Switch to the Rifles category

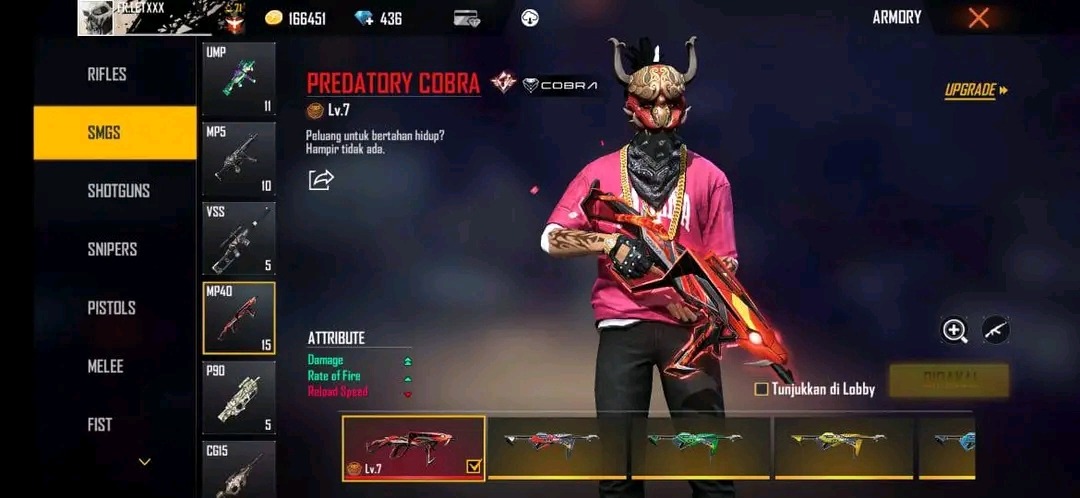[107, 74]
